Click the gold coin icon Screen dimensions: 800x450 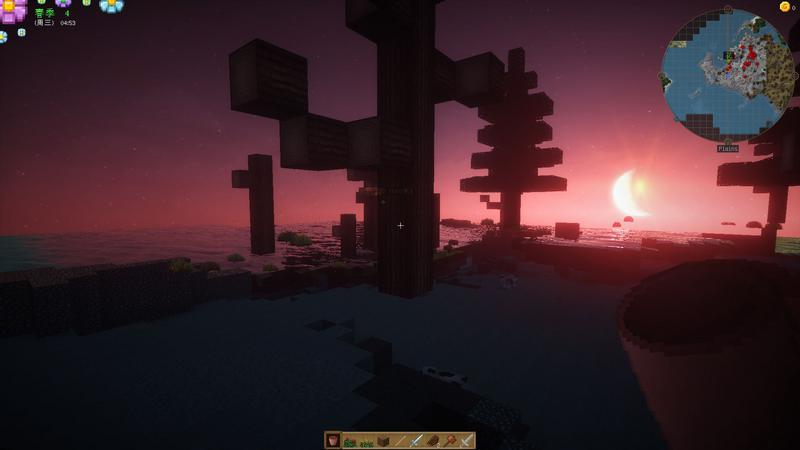(x=785, y=6)
